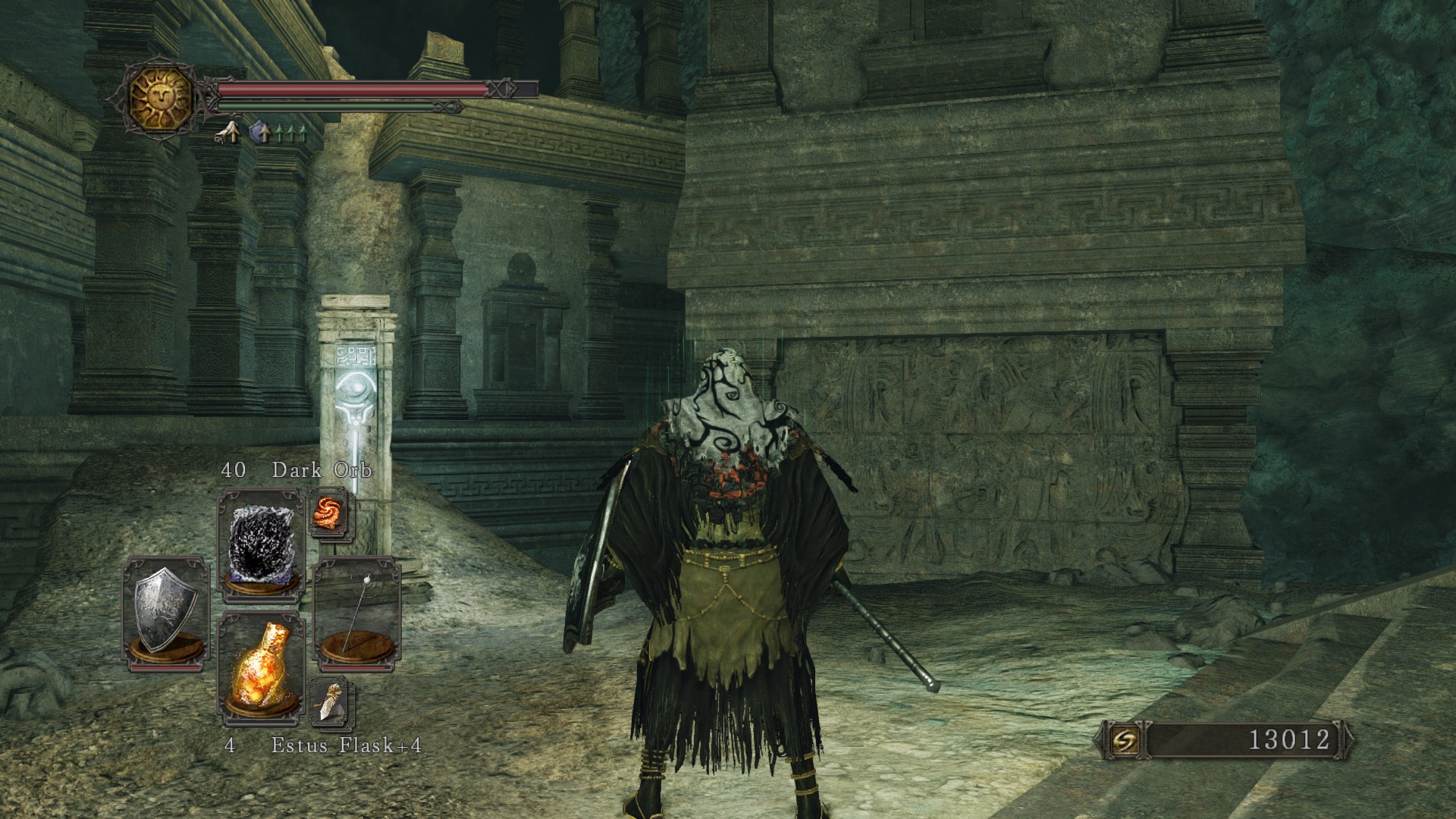Open the golden sun covenant emblem

[x=160, y=98]
